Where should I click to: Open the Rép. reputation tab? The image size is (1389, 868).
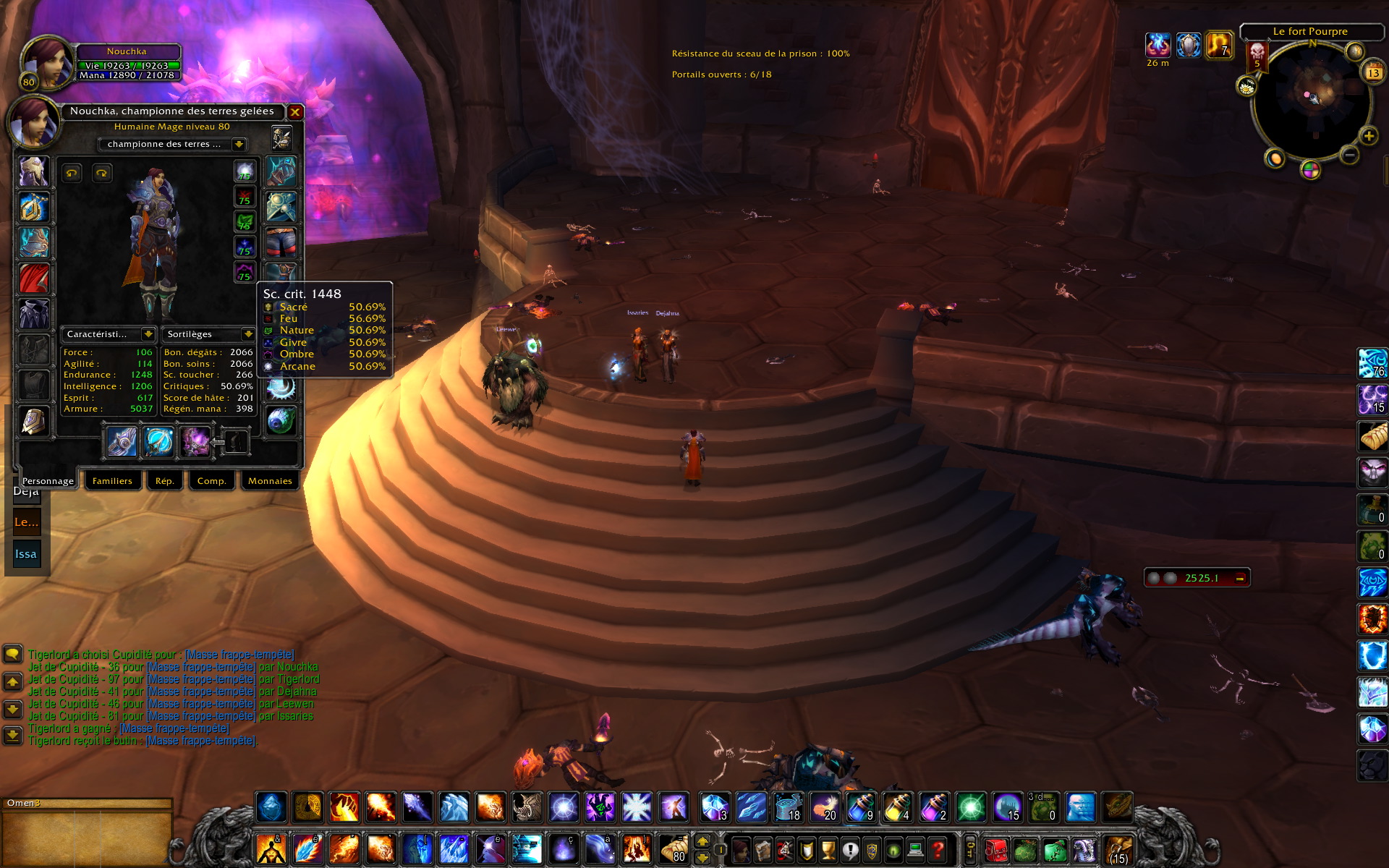[x=164, y=481]
